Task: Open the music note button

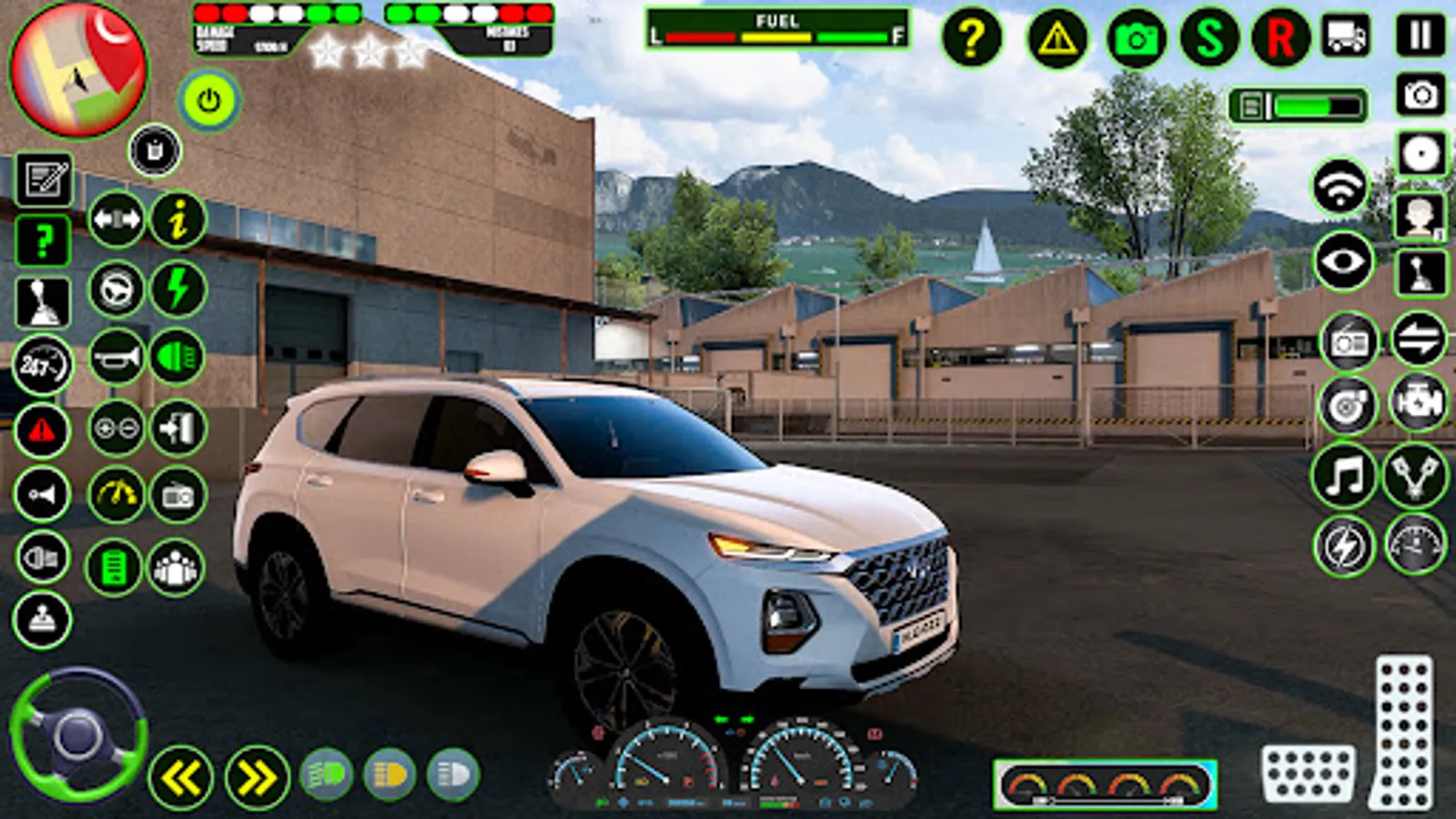Action: point(1344,475)
